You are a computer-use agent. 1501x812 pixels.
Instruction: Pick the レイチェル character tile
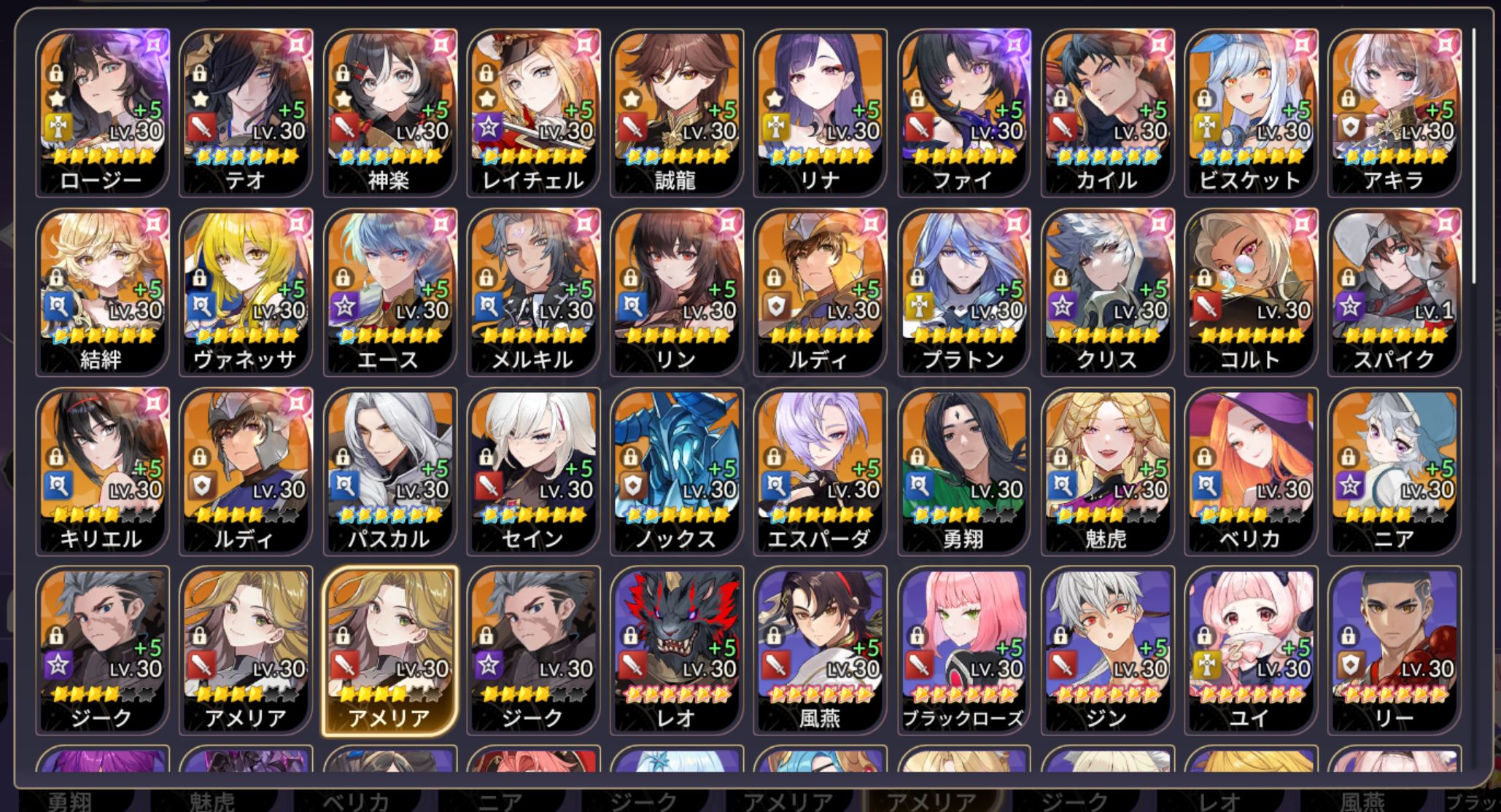[x=533, y=113]
